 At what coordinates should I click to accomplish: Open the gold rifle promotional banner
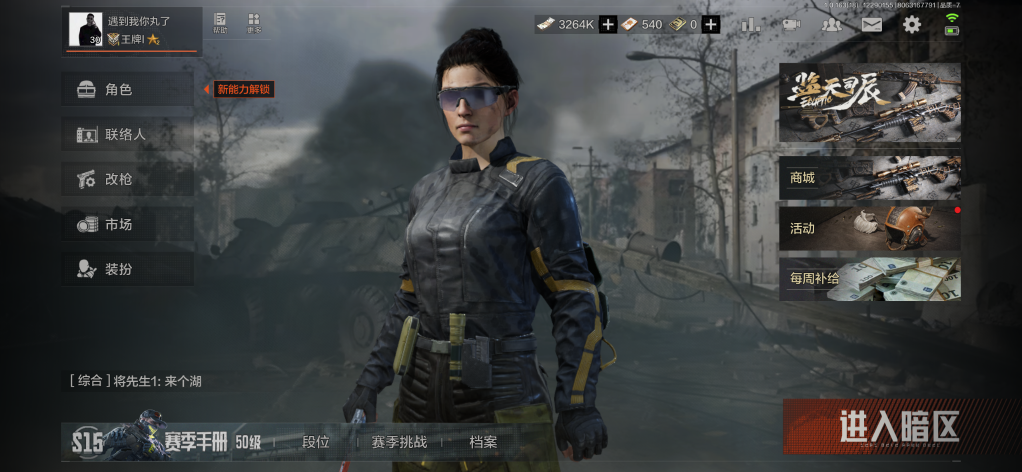(x=869, y=103)
